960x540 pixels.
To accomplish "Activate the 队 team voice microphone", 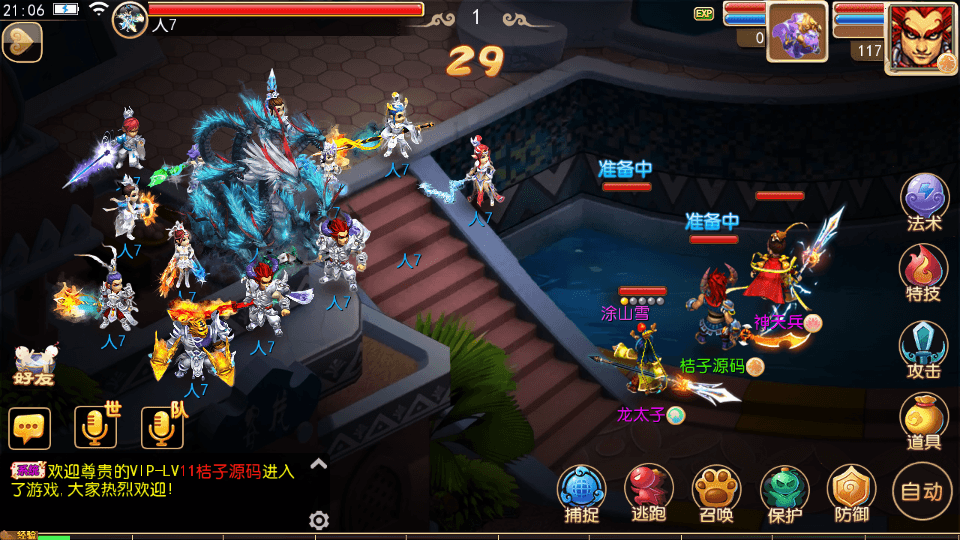I will click(163, 427).
